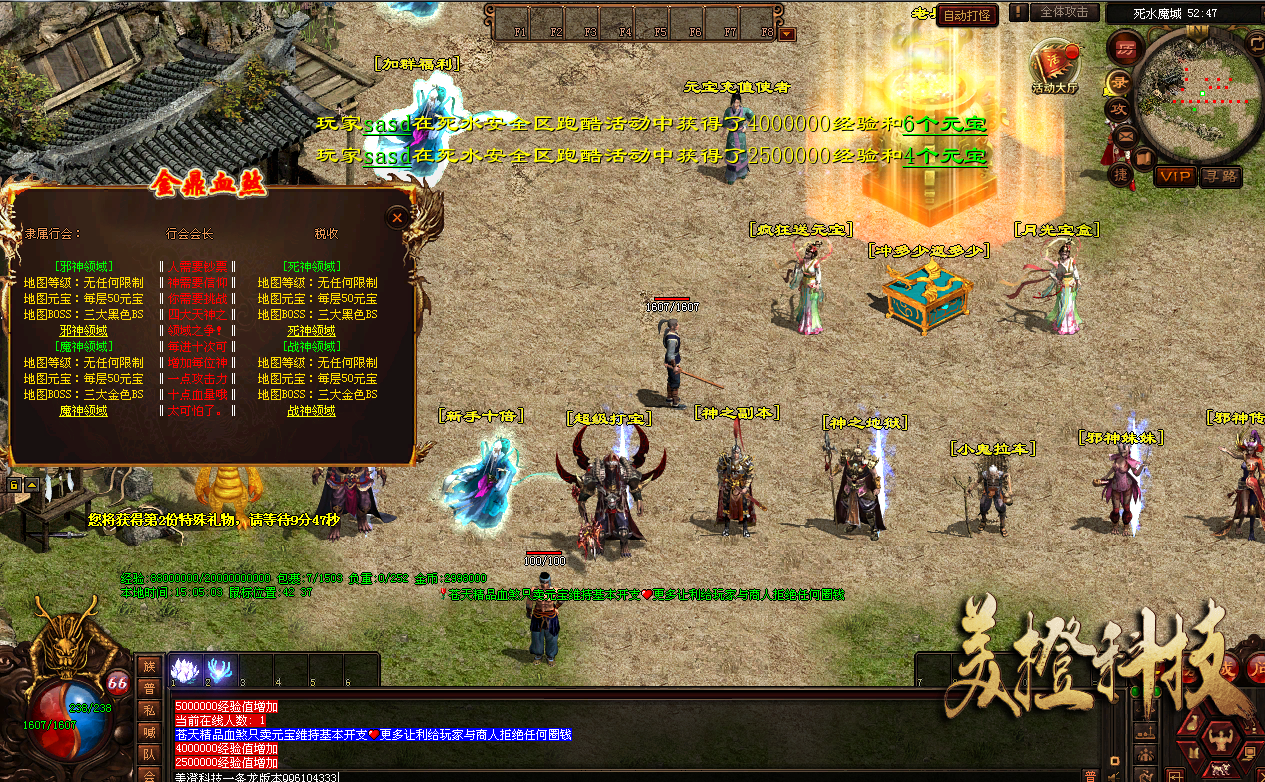
Task: Toggle the 自动打怪 auto-fight button
Action: (x=967, y=15)
